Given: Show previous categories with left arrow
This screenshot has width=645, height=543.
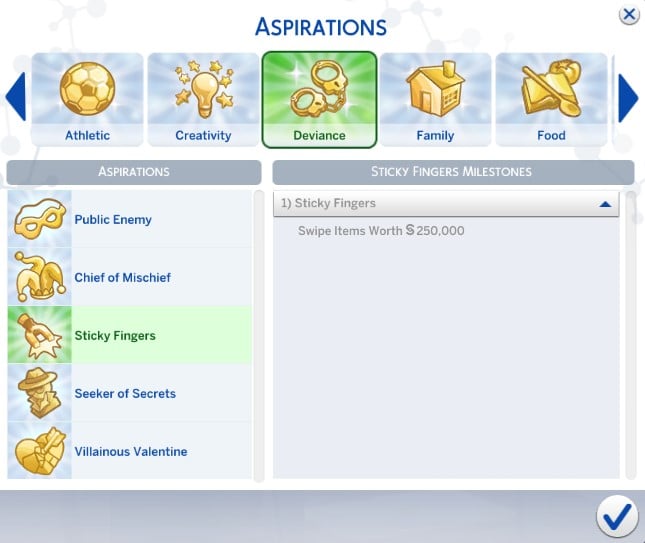Looking at the screenshot, I should (16, 97).
